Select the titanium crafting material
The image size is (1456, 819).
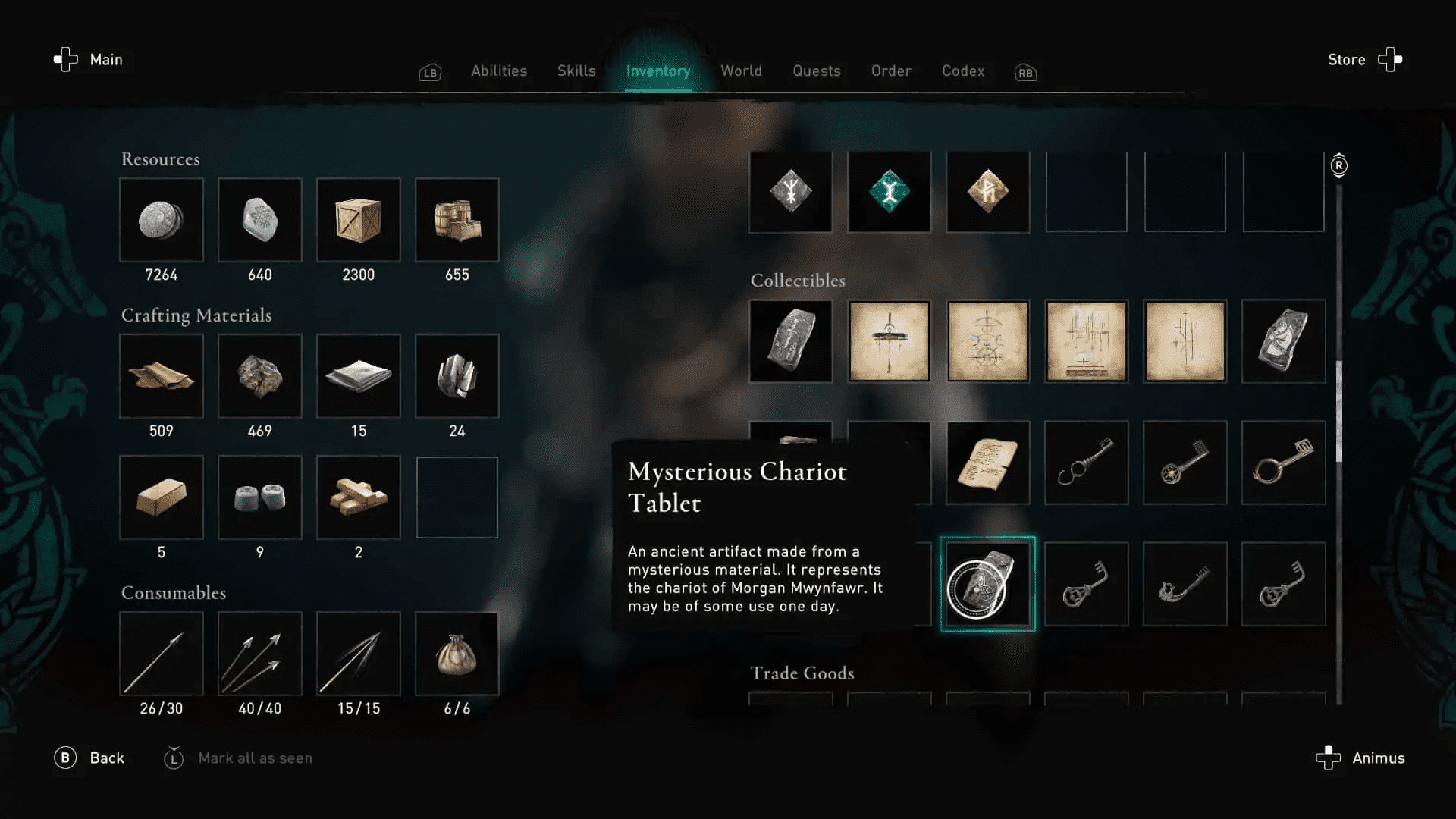(x=457, y=376)
